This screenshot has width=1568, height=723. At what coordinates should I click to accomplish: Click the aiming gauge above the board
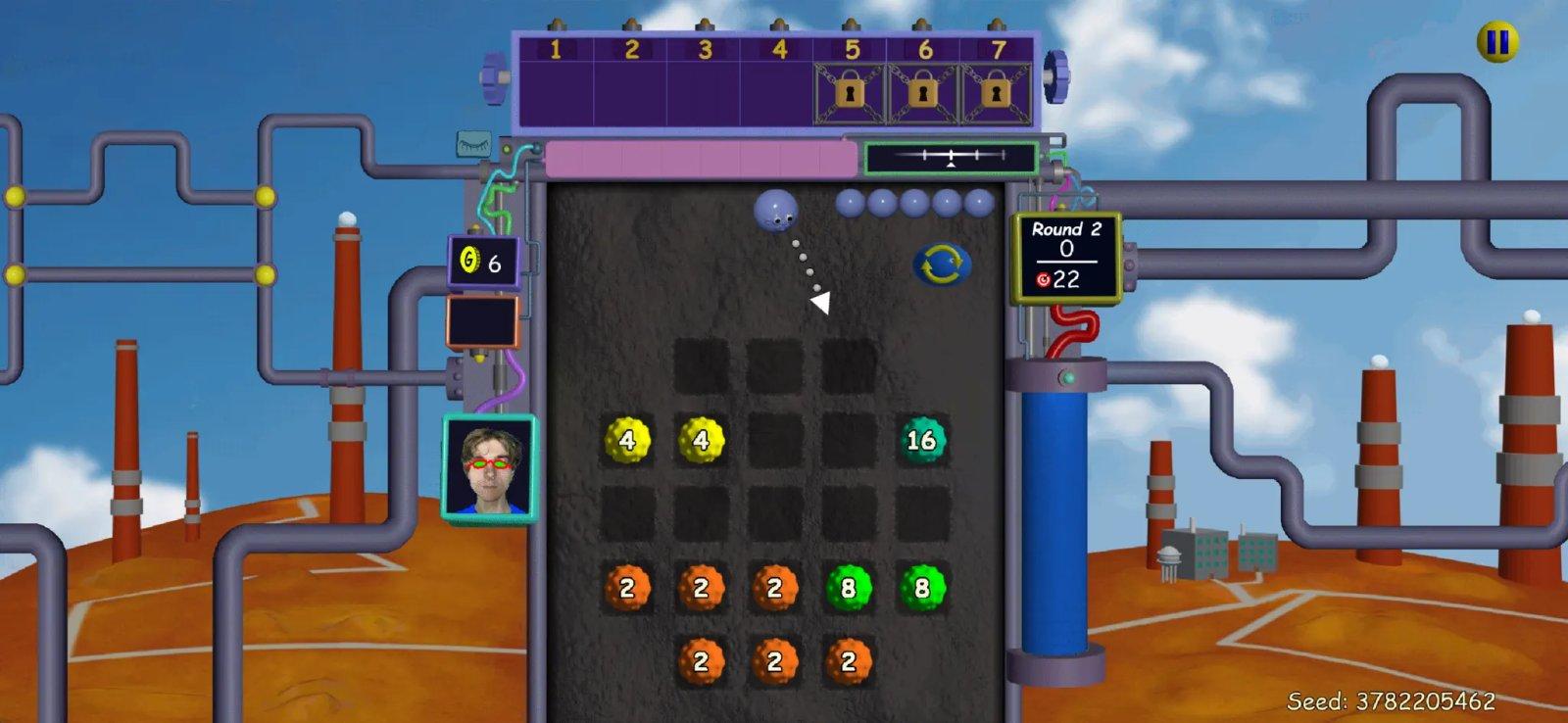click(949, 155)
